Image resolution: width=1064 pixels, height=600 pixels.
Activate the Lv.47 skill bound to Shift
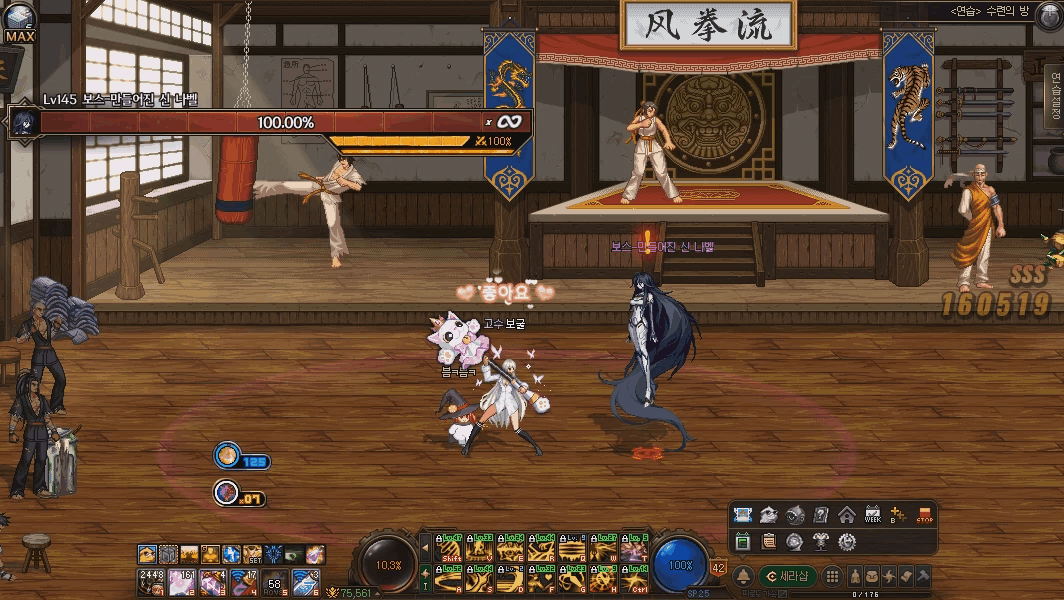[449, 549]
